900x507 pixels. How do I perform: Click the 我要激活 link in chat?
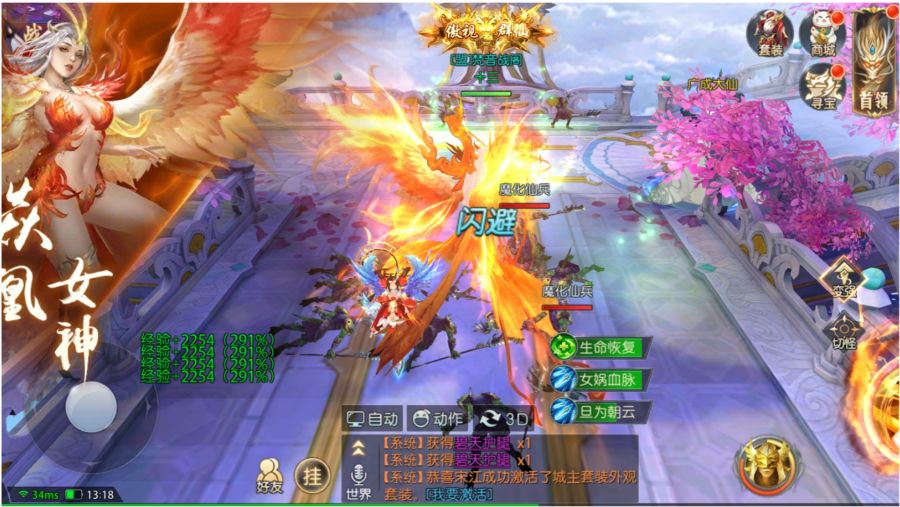click(x=458, y=495)
